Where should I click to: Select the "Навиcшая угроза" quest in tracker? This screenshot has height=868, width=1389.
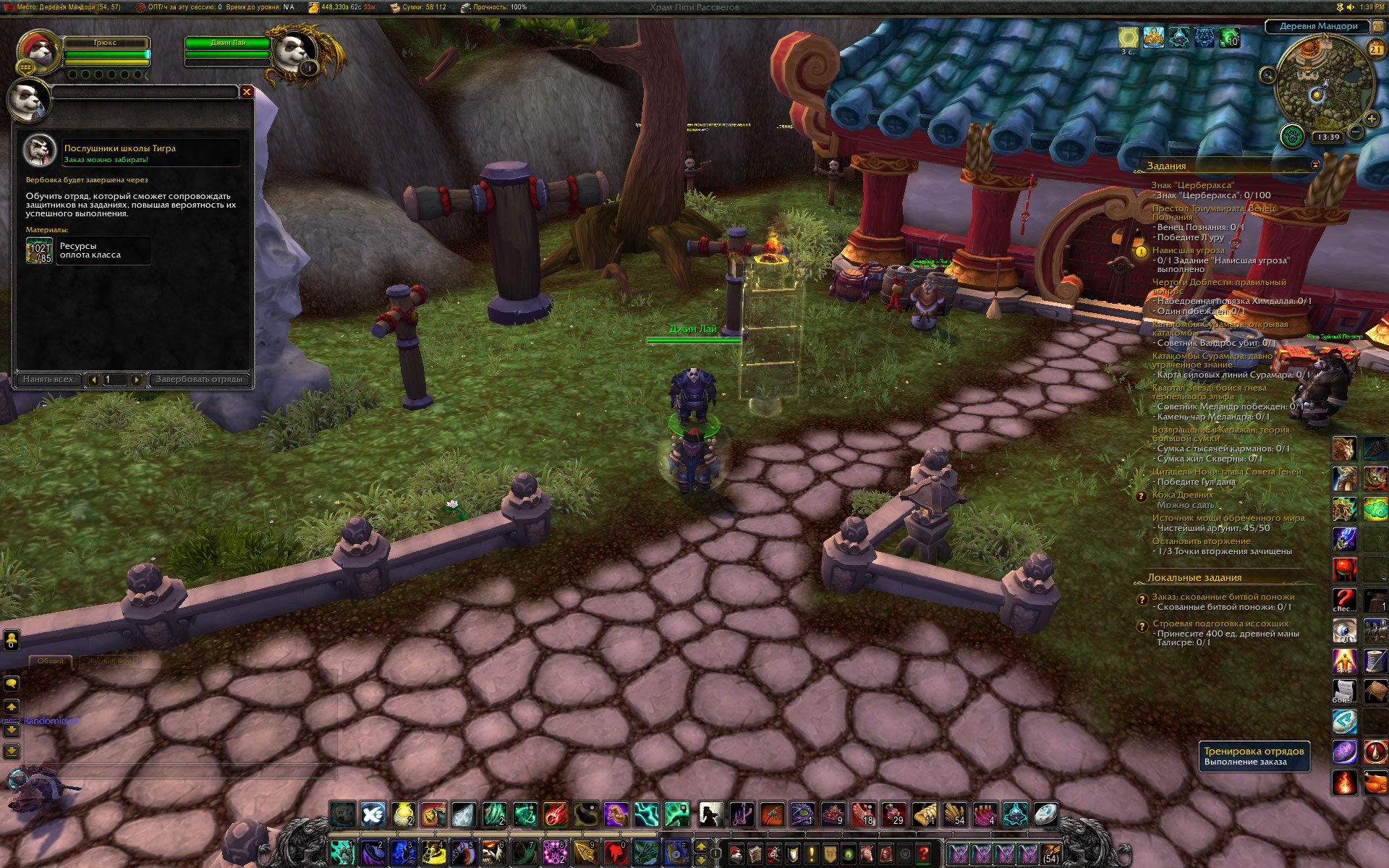tap(1188, 250)
